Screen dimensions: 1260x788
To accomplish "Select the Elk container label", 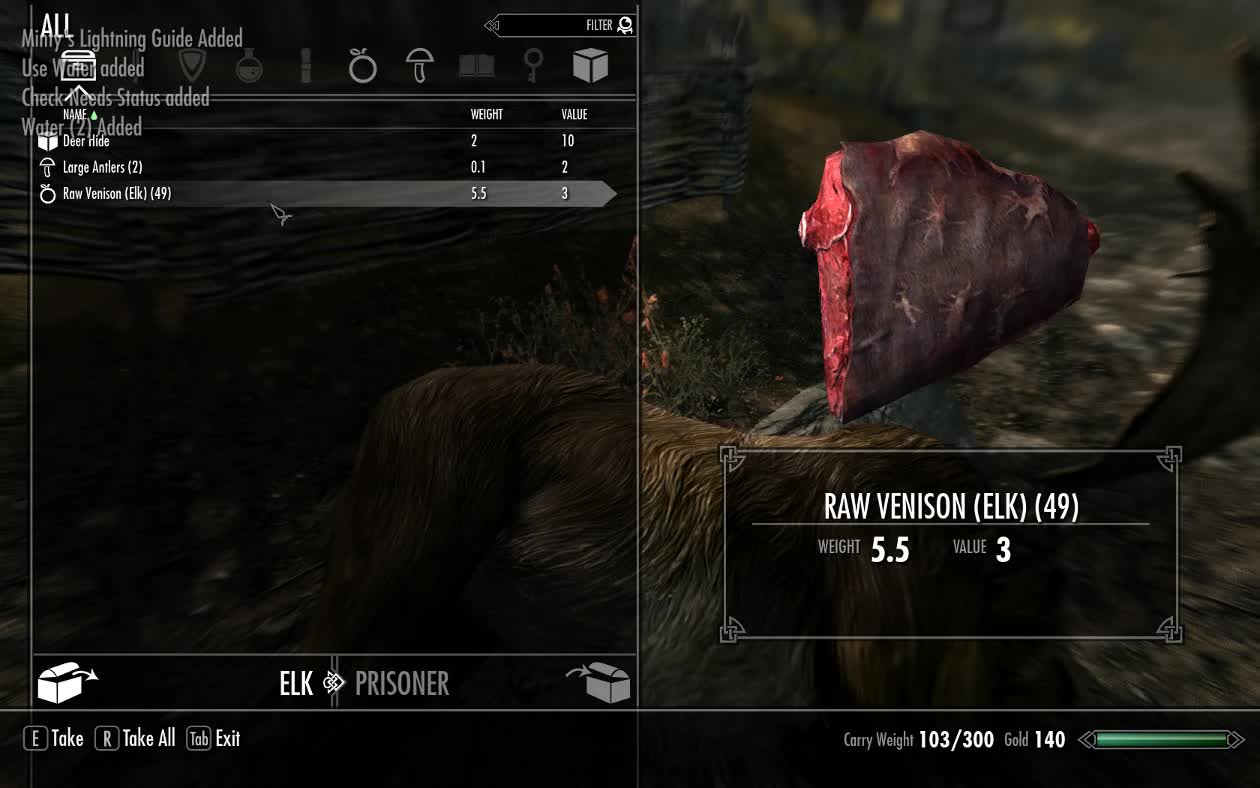I will [296, 684].
